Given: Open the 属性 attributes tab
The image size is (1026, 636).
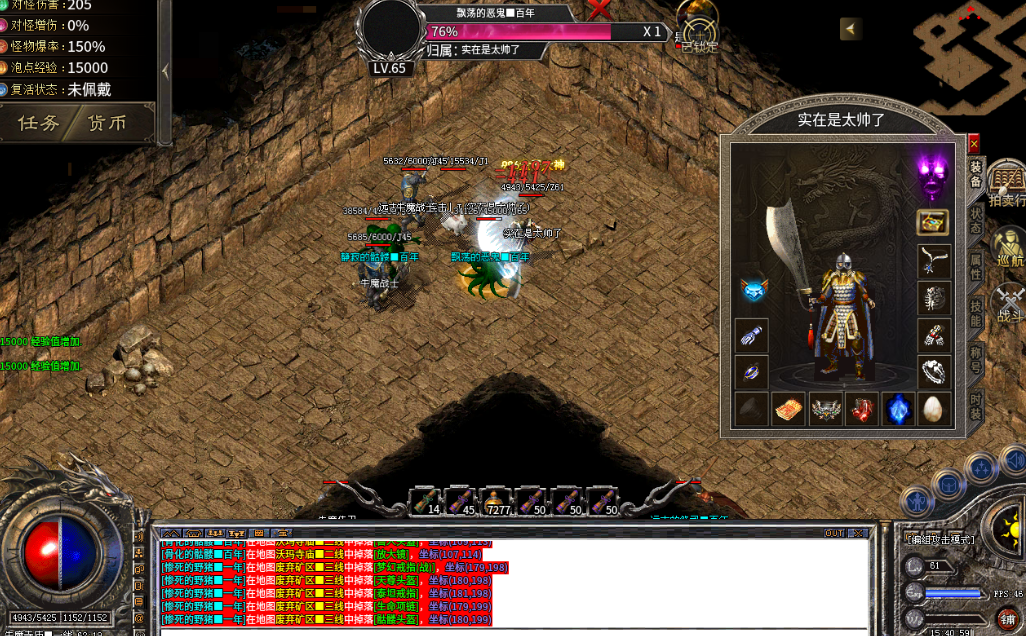Looking at the screenshot, I should tap(976, 264).
